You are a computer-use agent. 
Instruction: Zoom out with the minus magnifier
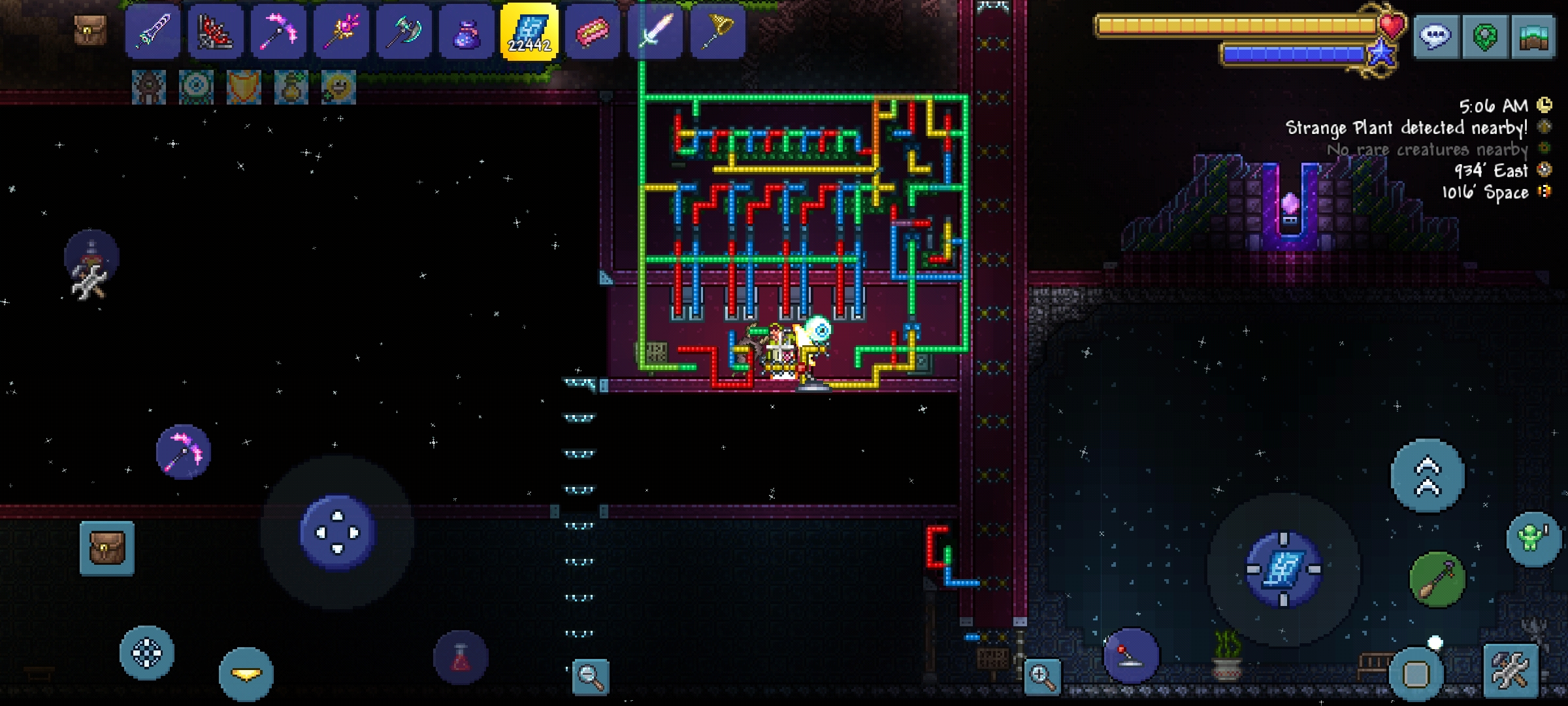point(591,676)
